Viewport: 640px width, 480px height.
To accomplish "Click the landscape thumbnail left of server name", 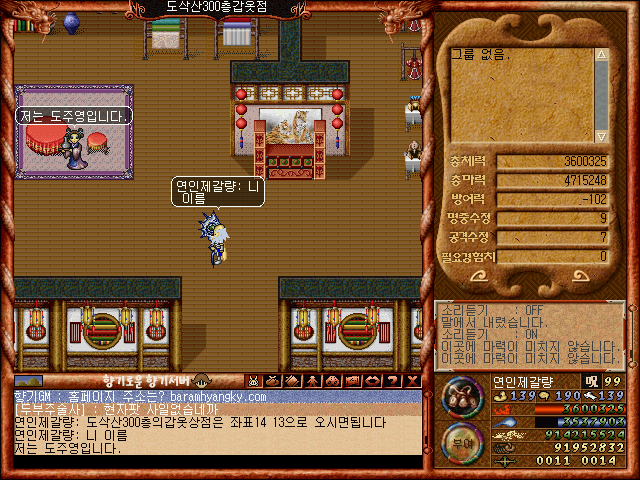I will click(x=29, y=381).
